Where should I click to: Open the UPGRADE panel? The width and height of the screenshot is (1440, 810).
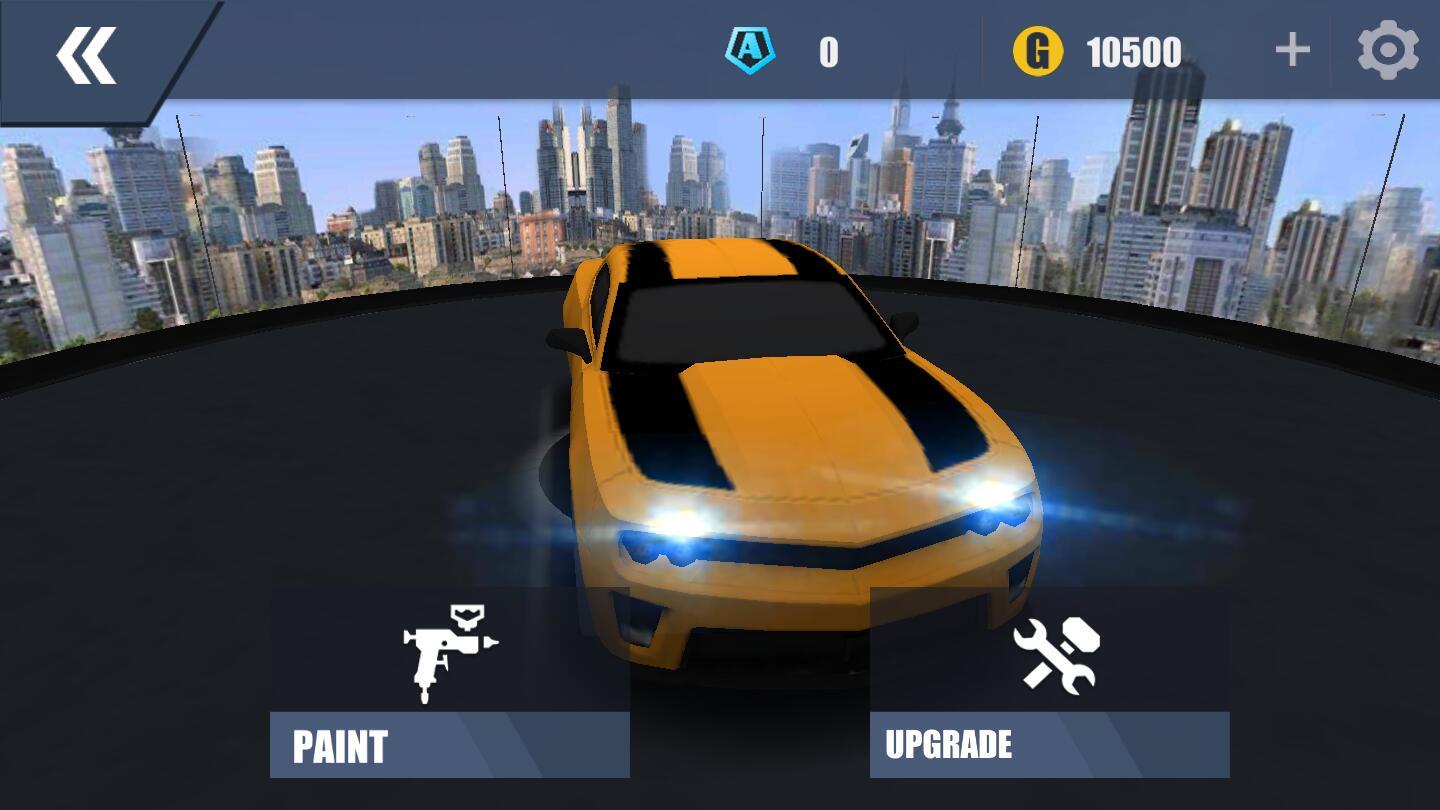(1048, 743)
